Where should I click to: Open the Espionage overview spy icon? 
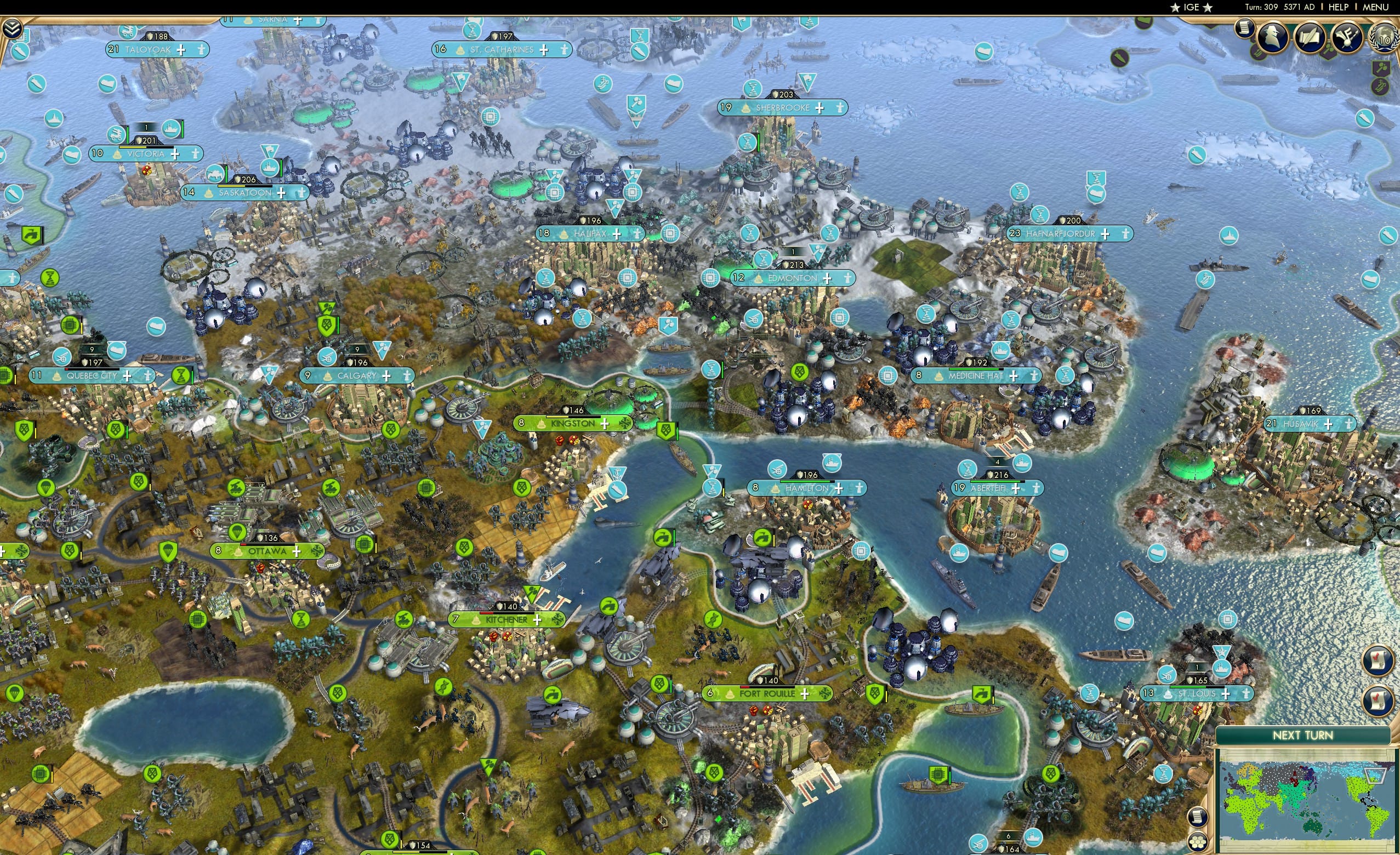tap(1273, 38)
